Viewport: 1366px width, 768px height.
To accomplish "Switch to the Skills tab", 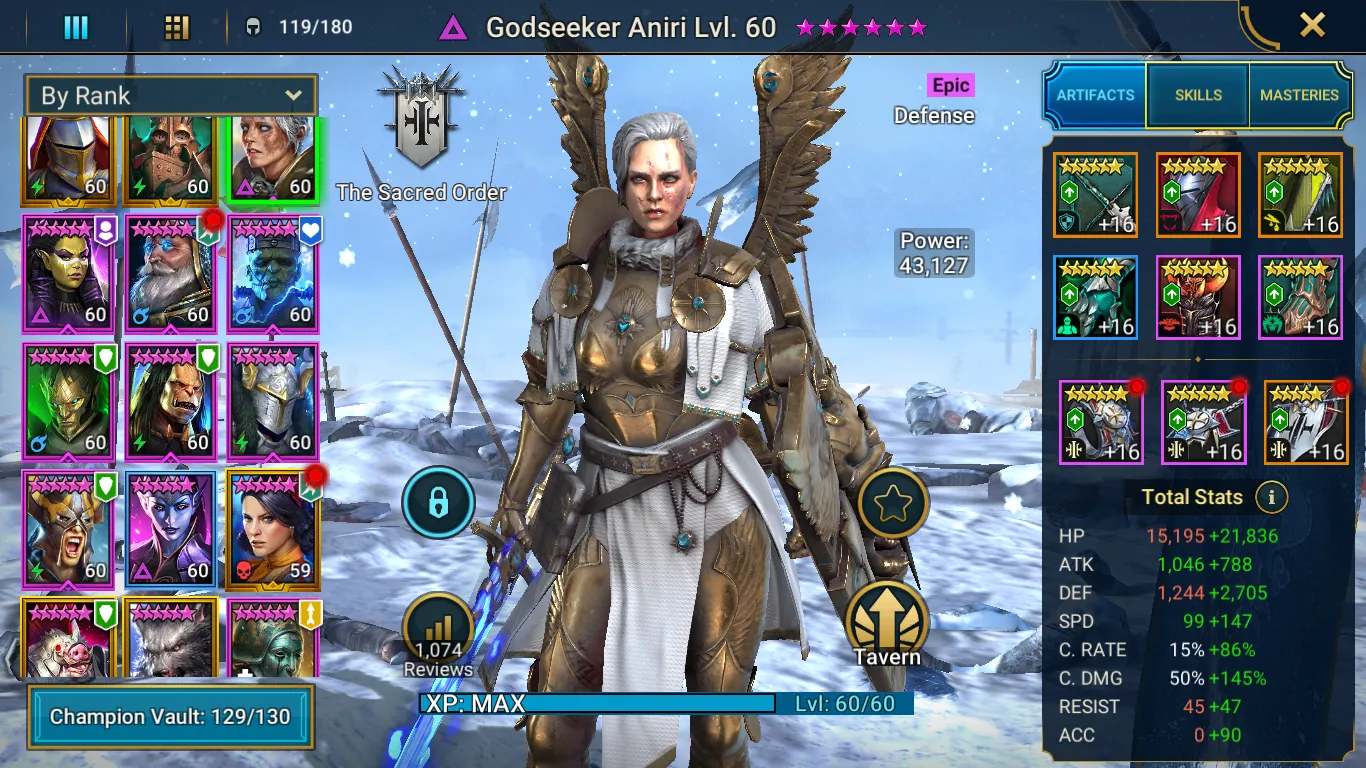I will [1198, 95].
